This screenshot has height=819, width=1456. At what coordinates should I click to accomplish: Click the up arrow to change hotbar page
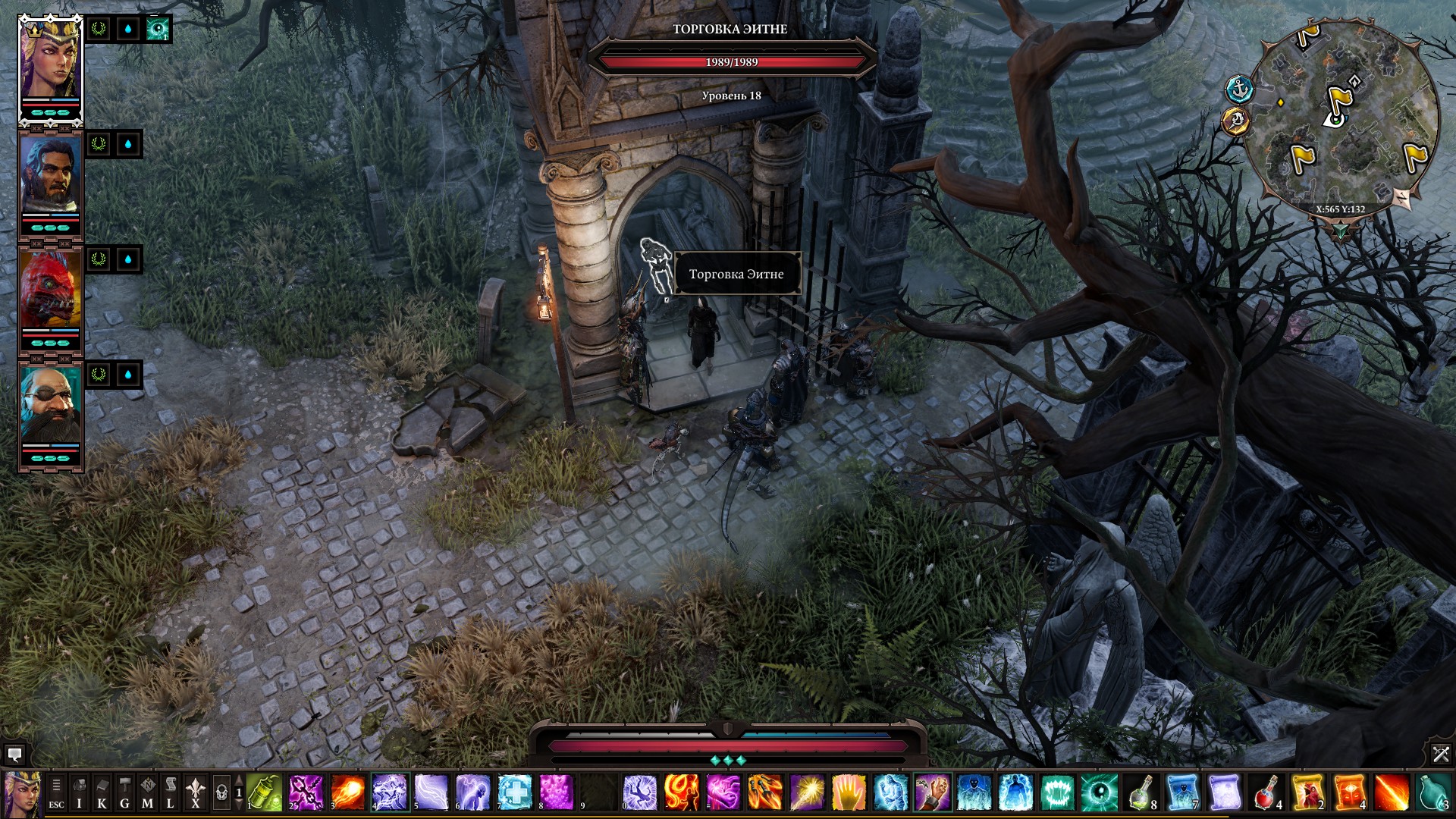click(x=237, y=779)
